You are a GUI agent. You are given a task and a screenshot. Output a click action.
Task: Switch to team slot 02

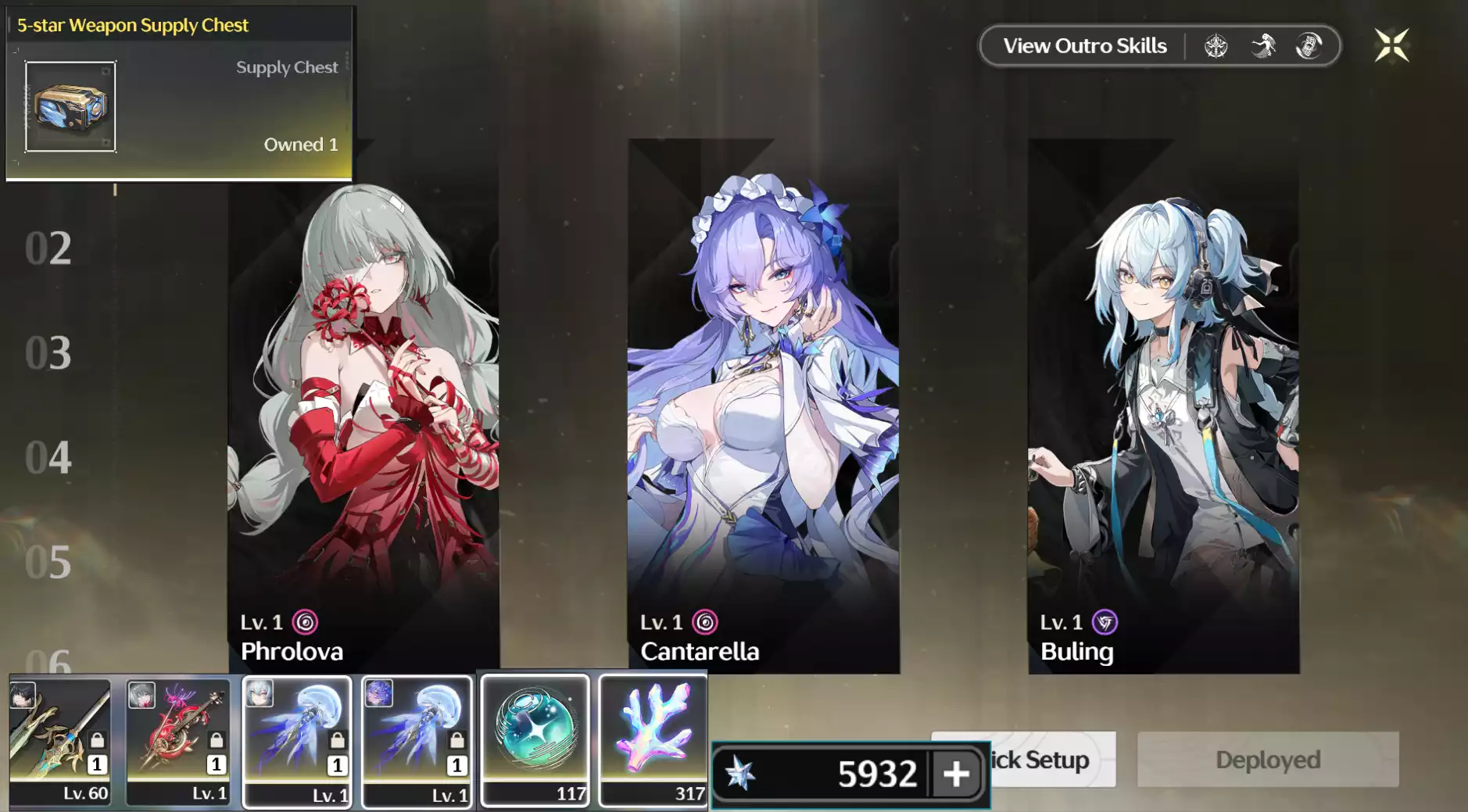(x=48, y=249)
